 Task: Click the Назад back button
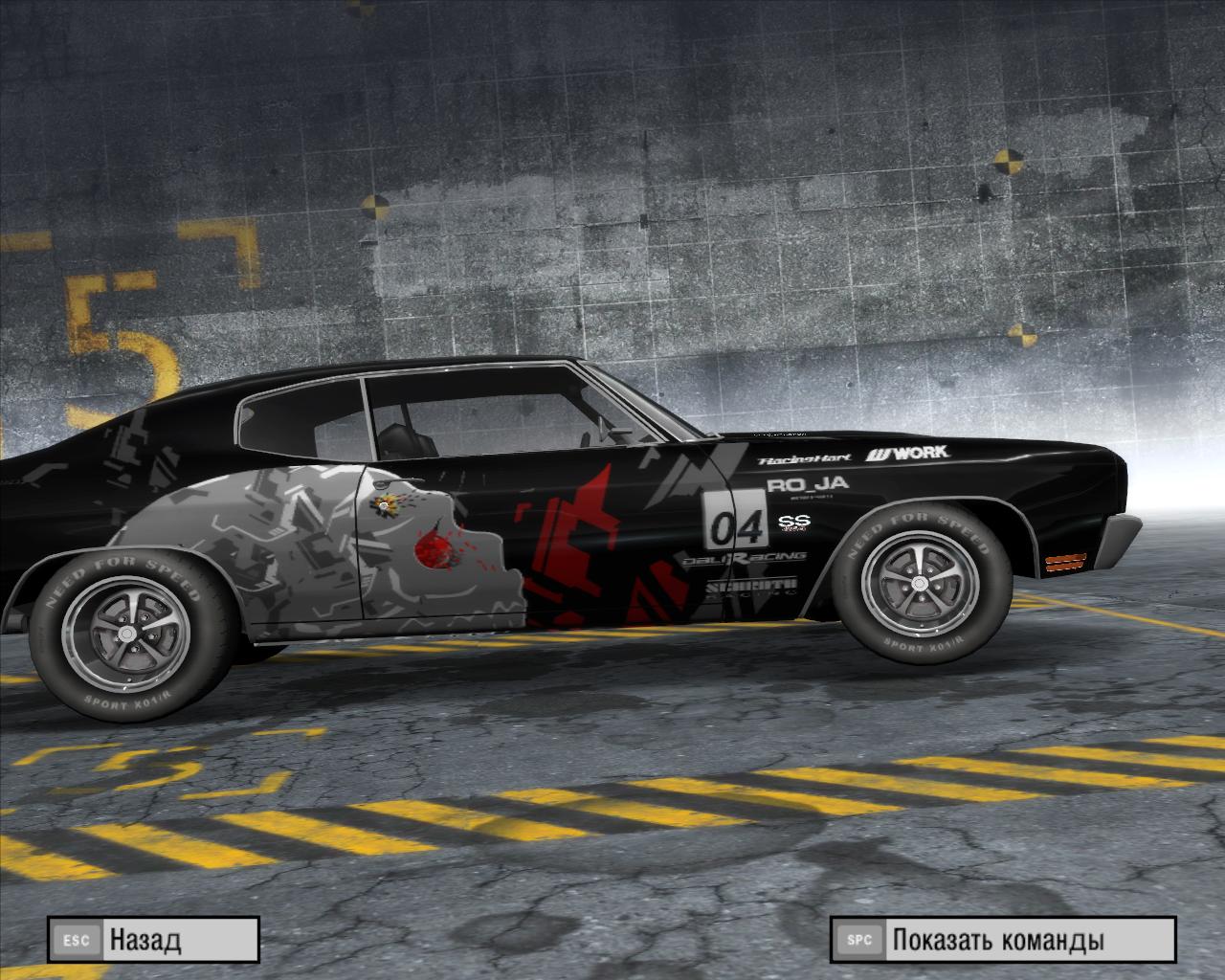coord(153,940)
